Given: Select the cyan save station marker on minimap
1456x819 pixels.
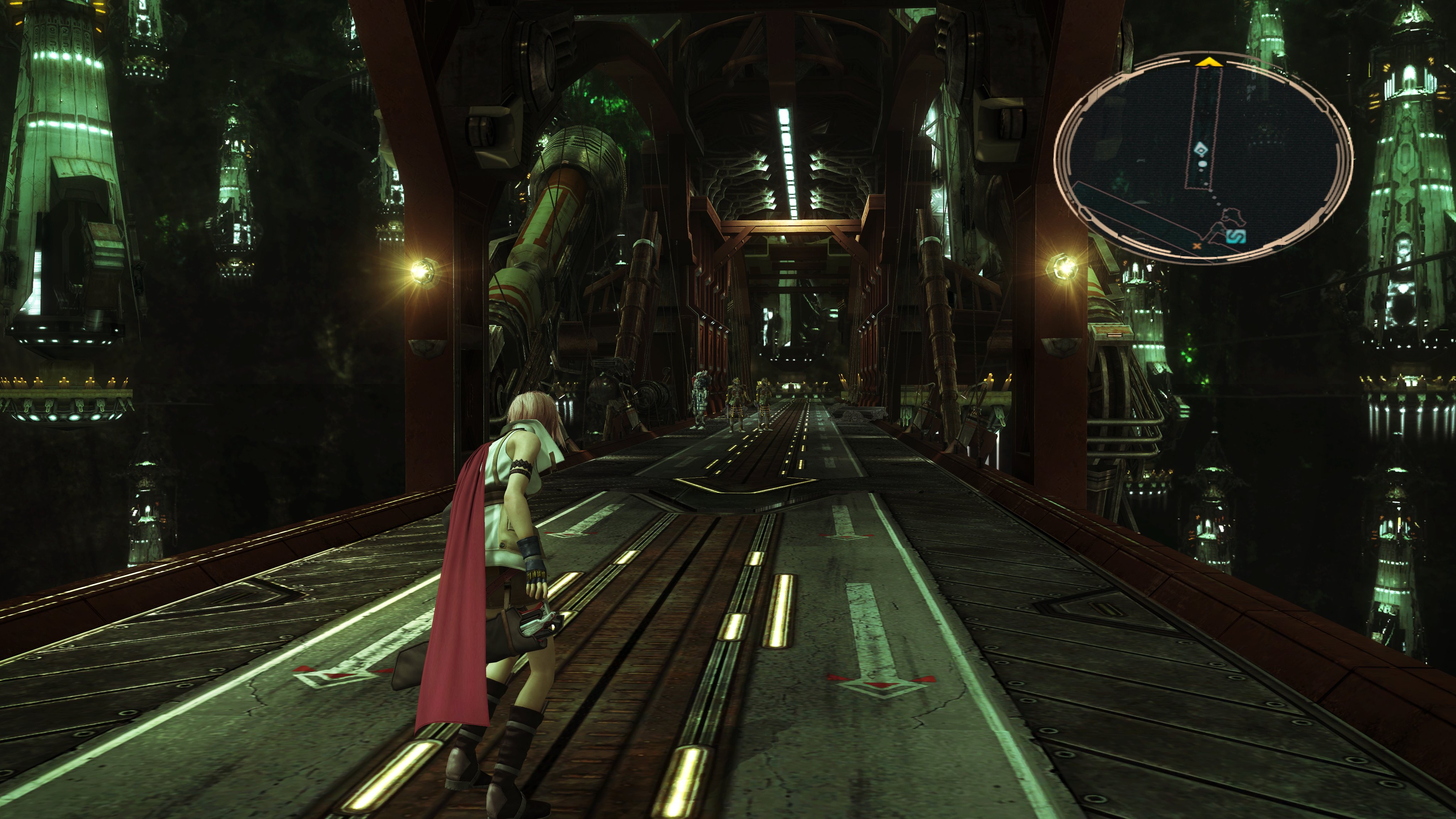Looking at the screenshot, I should click(x=1237, y=236).
